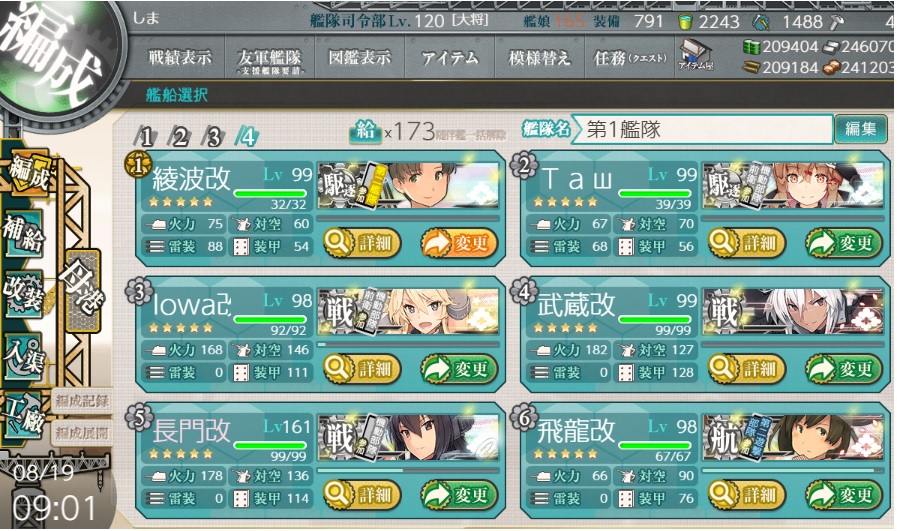Viewport: 897px width, 531px height.
Task: Switch to fleet tab 2
Action: [x=180, y=136]
